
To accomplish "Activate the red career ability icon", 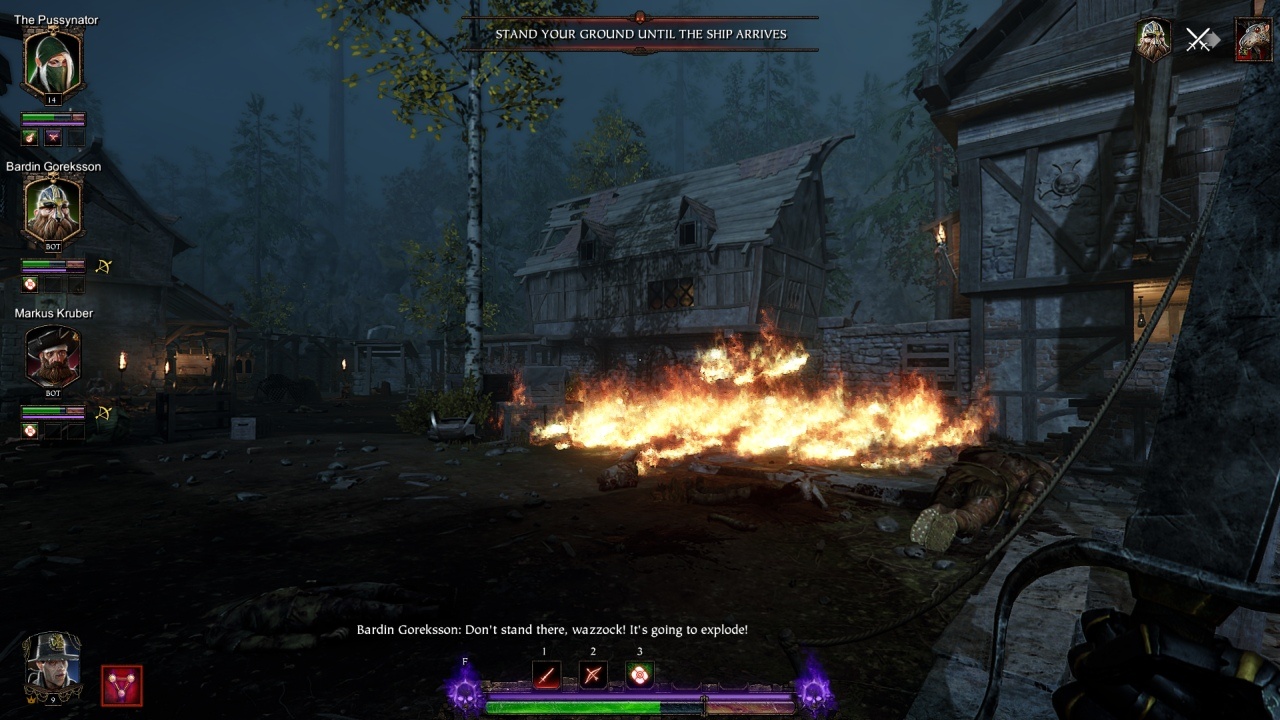I will tap(122, 686).
